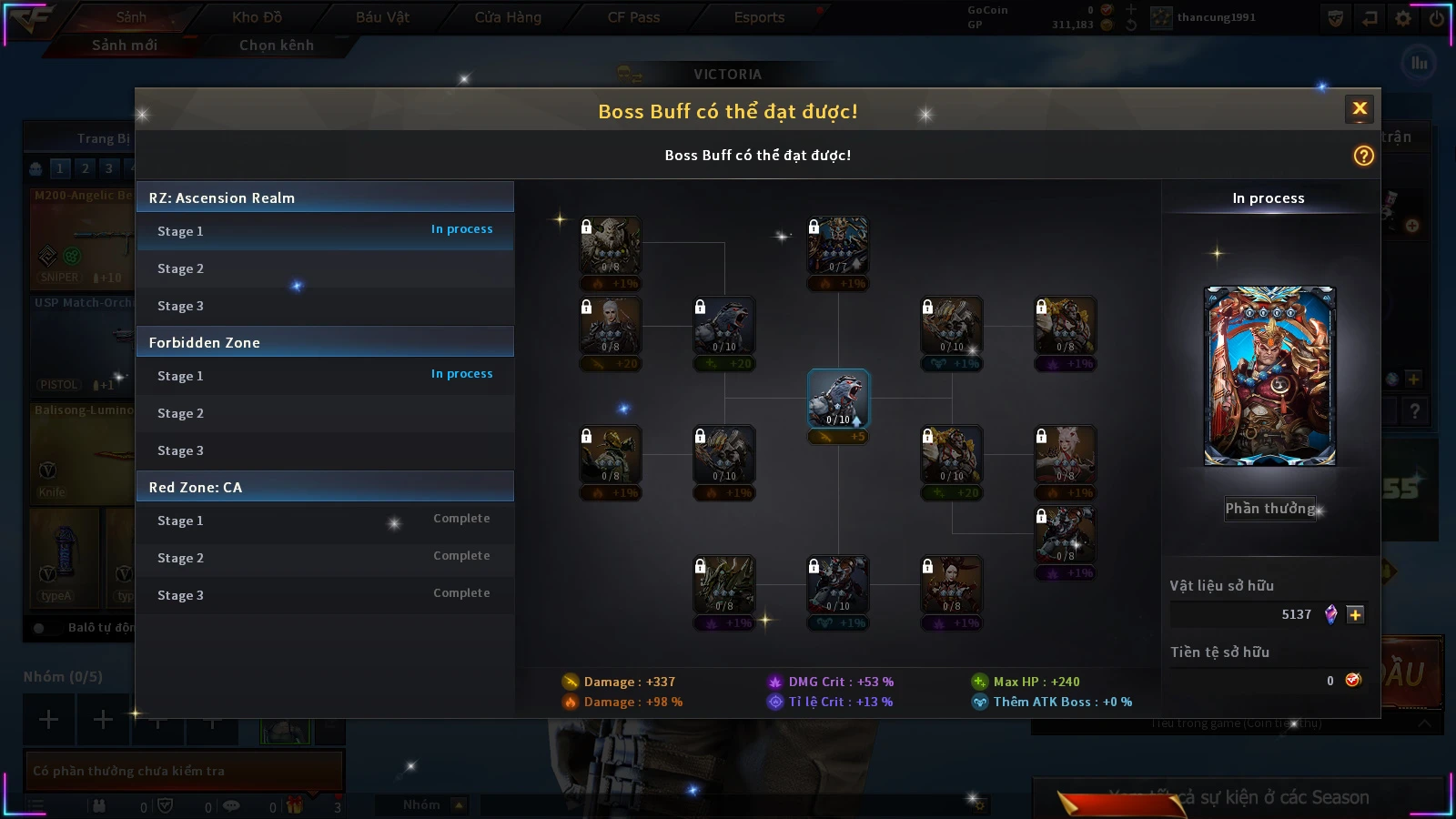Add more materials with the plus button
Viewport: 1456px width, 819px height.
(x=1355, y=614)
